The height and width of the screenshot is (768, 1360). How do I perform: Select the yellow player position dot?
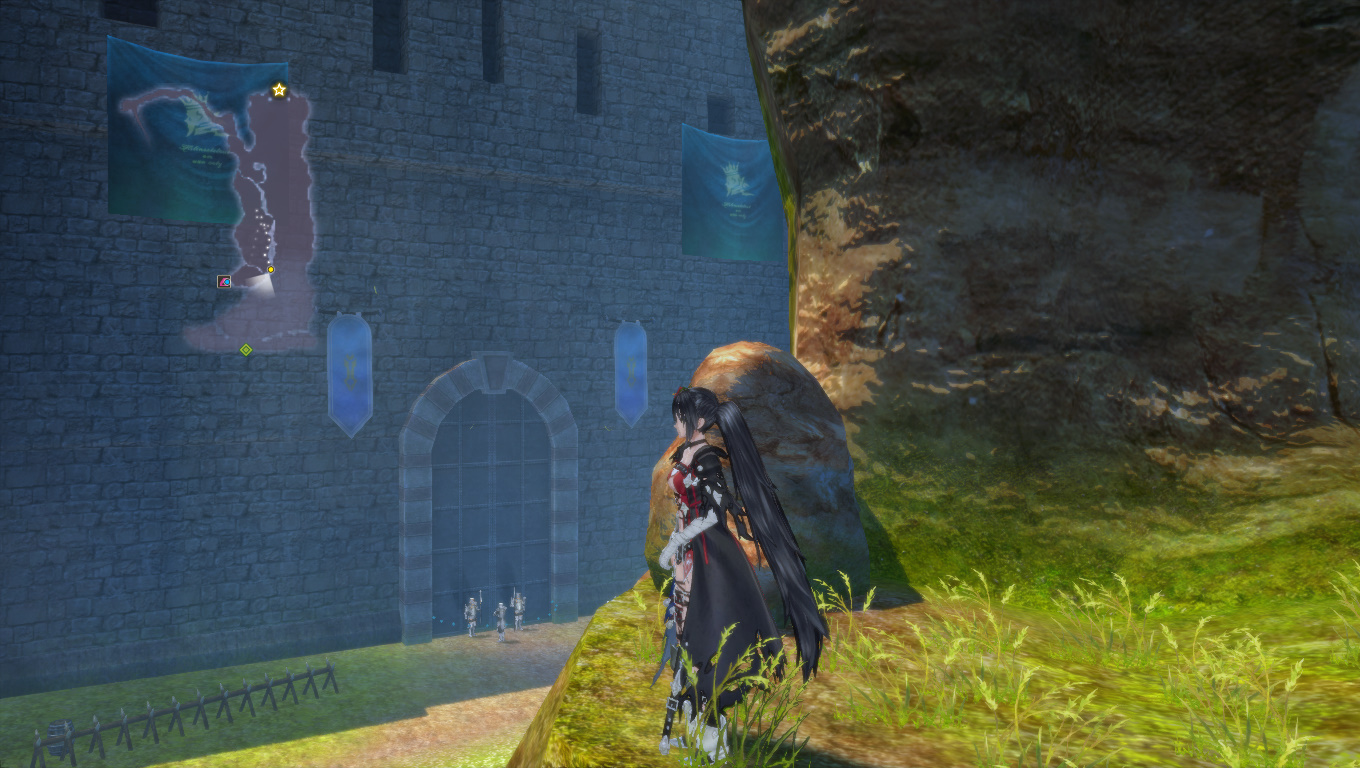point(270,268)
